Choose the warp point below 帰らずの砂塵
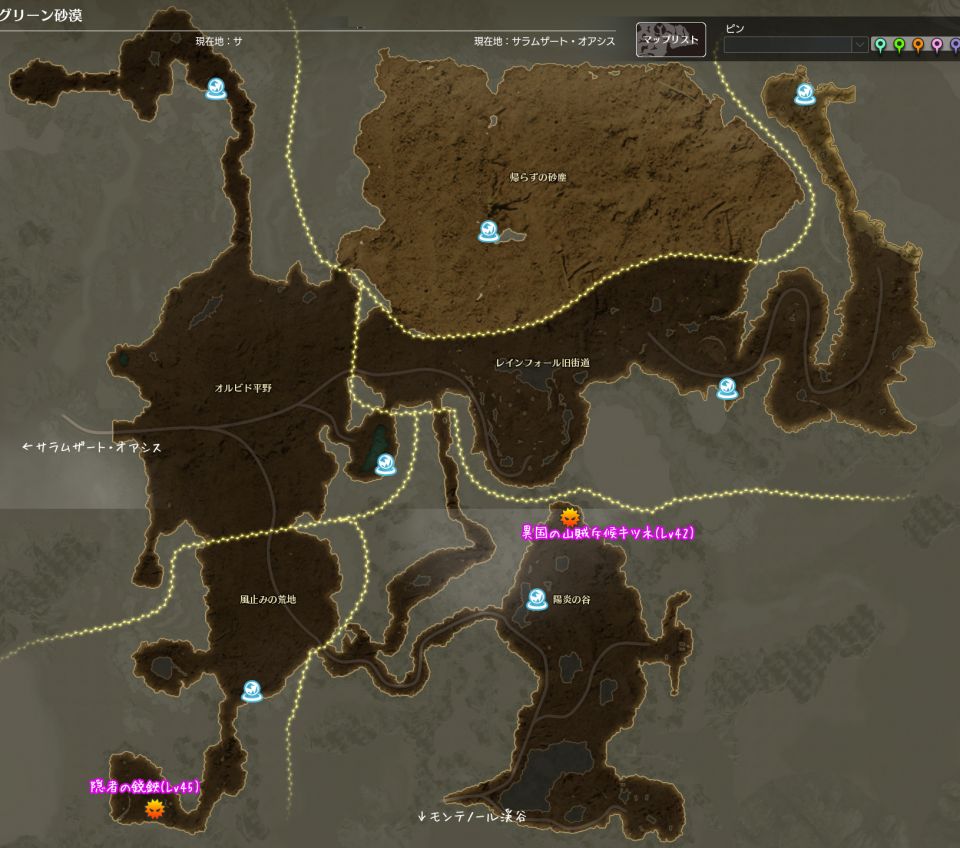Screen dimensions: 960x848 coord(488,231)
